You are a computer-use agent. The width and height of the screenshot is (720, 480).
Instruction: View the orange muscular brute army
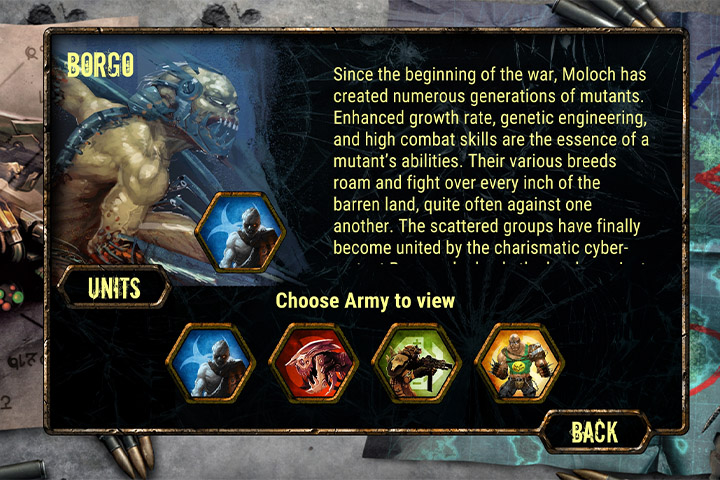518,362
